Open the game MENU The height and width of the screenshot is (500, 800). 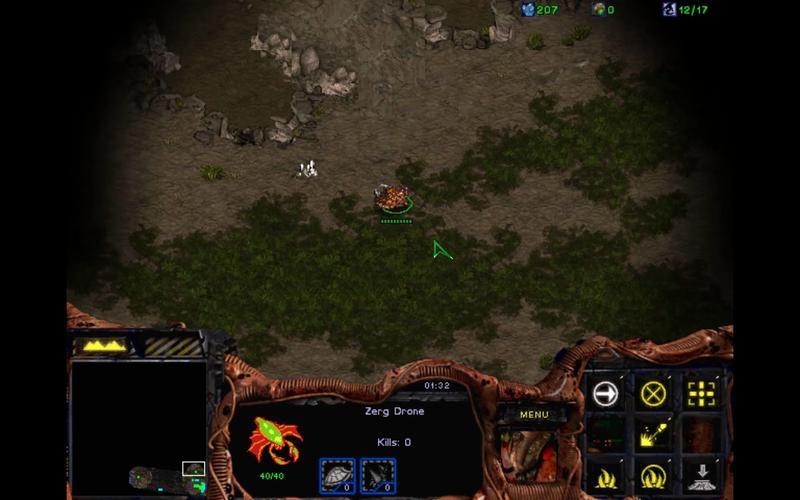[x=534, y=413]
